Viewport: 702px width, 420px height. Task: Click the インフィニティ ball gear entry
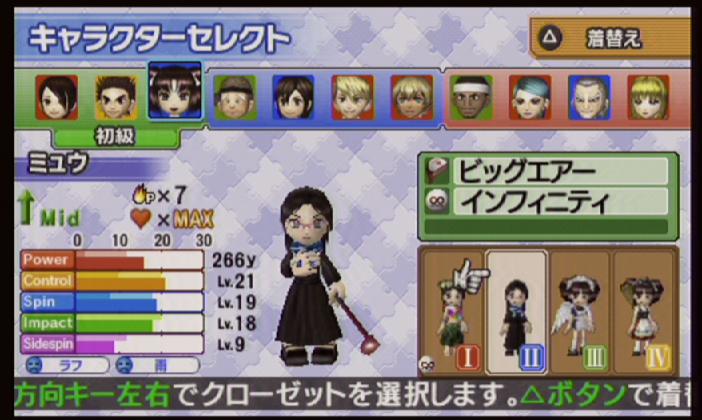[x=546, y=201]
